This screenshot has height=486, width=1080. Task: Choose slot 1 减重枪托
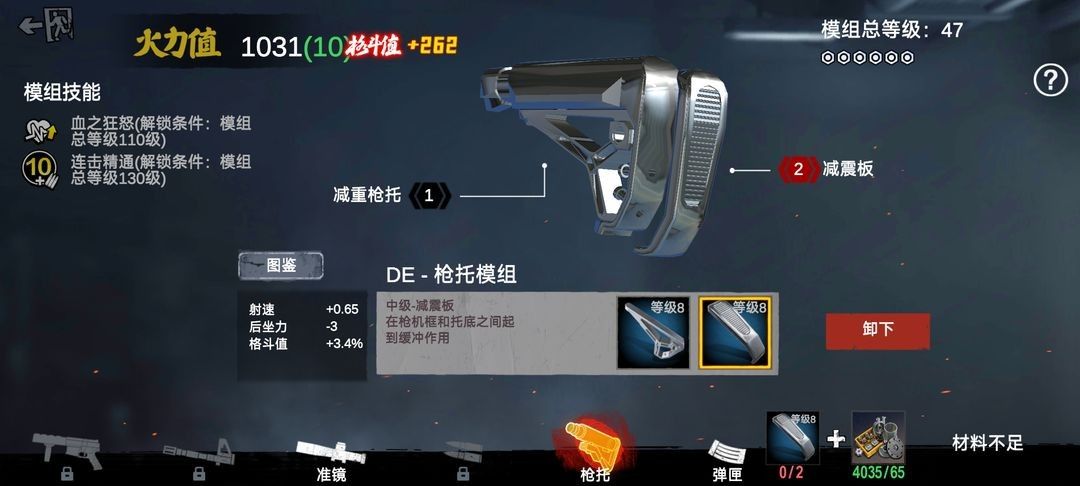tap(429, 195)
